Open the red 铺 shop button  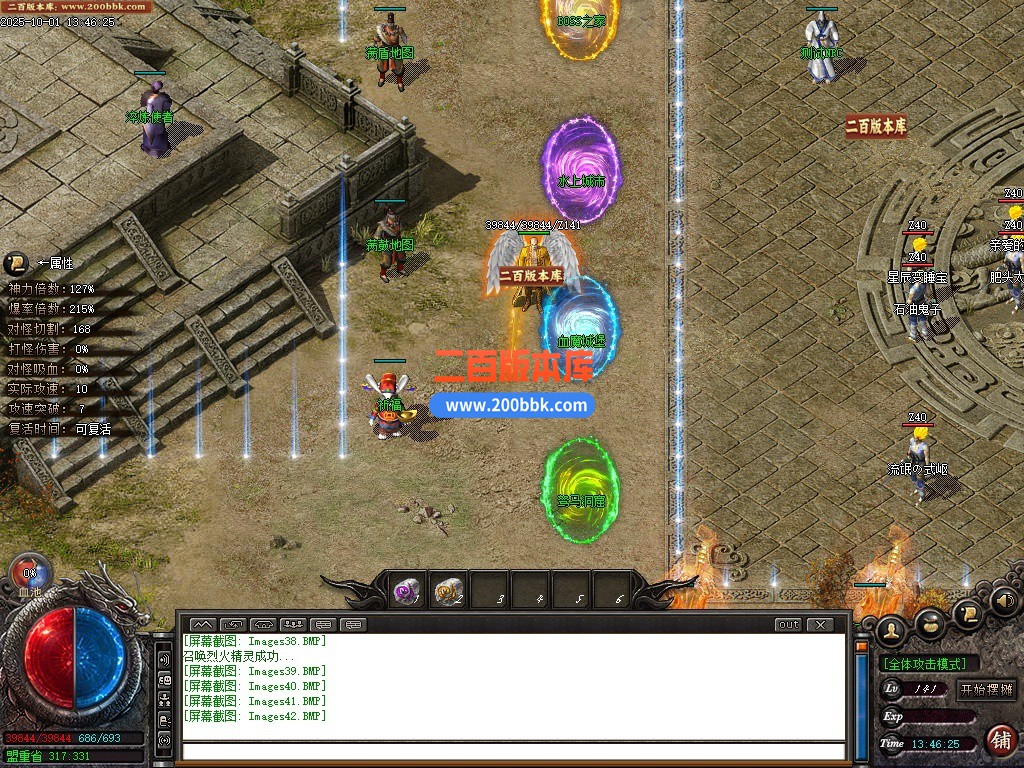pyautogui.click(x=999, y=740)
